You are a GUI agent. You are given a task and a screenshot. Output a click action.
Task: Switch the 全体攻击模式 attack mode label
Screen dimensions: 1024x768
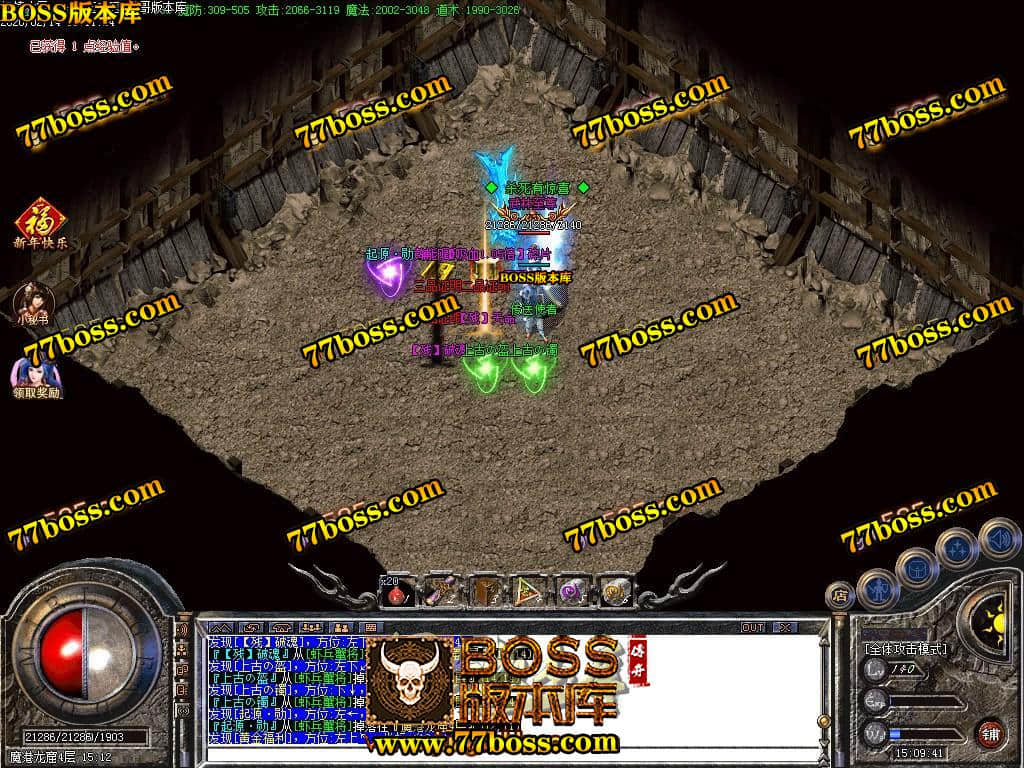point(907,648)
